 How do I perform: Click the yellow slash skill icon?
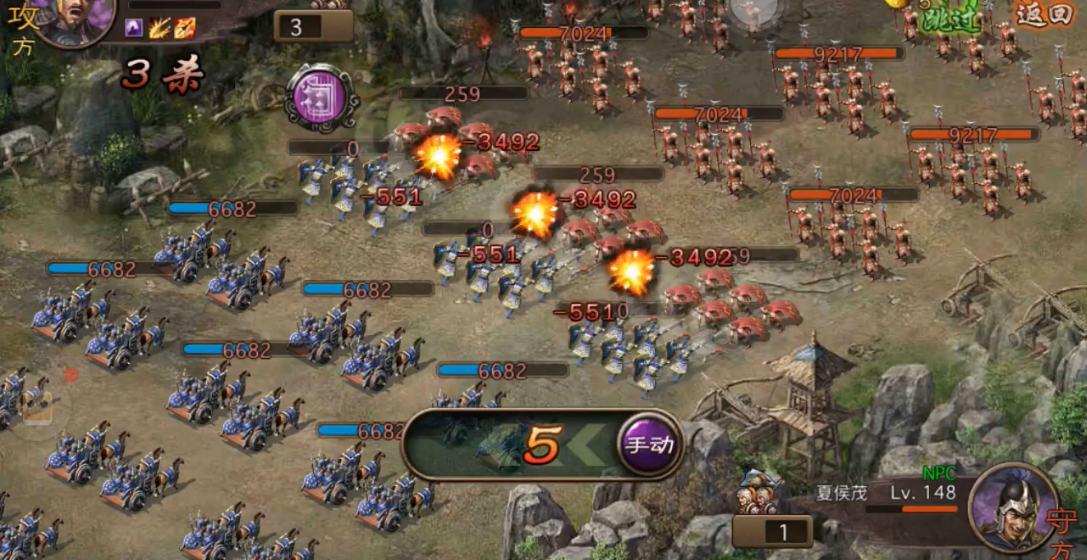click(159, 28)
